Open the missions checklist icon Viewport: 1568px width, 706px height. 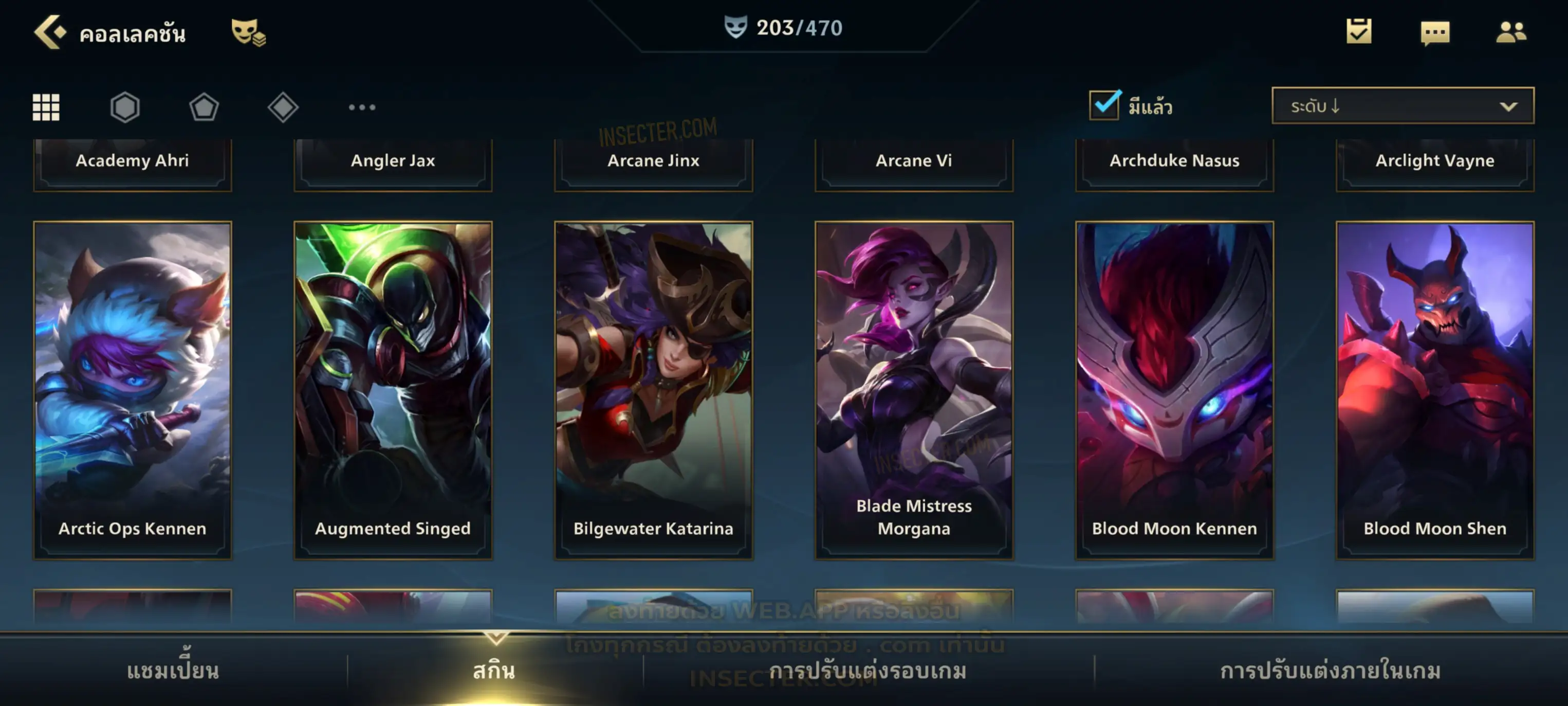point(1359,32)
